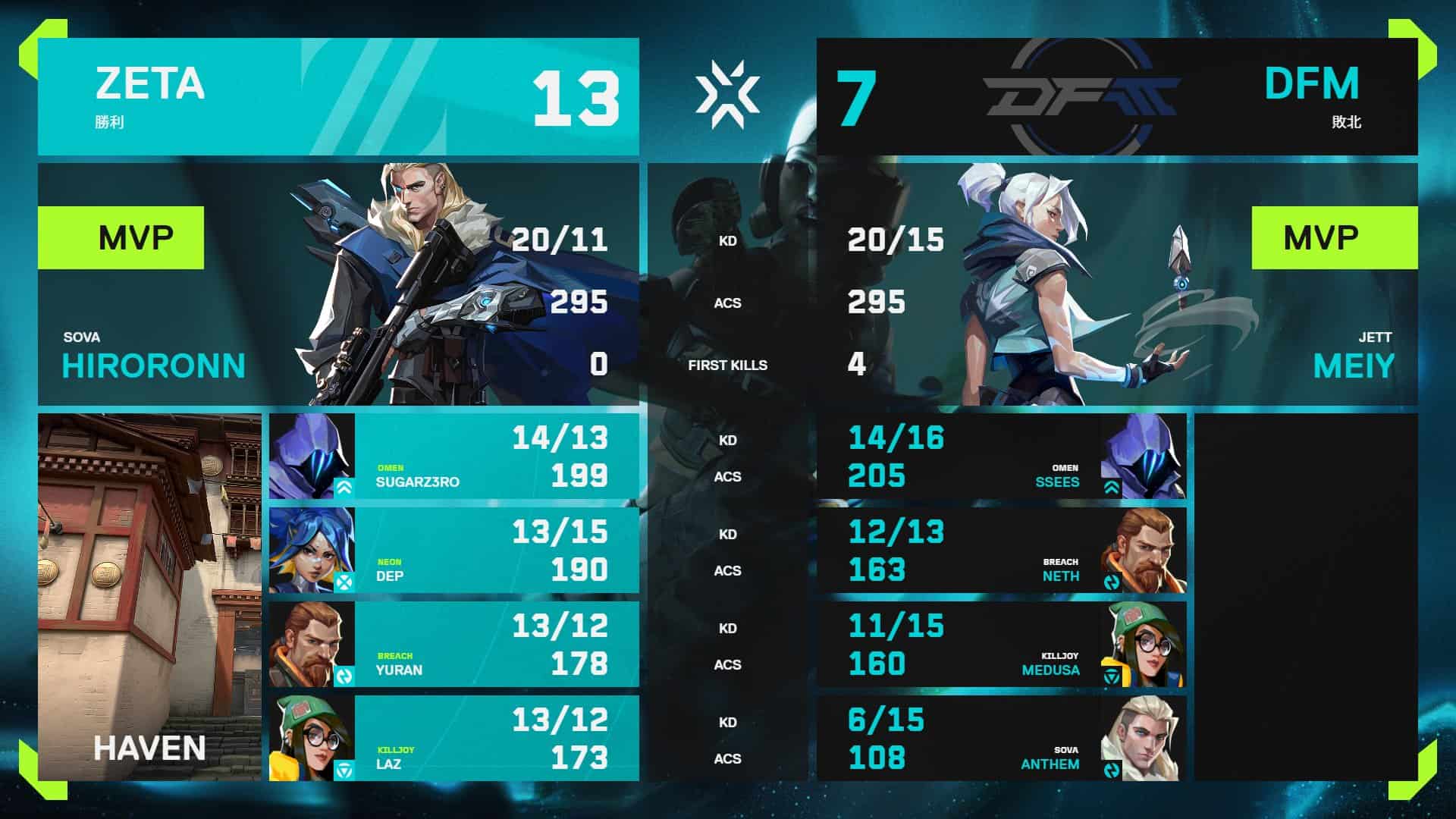Click the VCT logo between scores

point(727,94)
